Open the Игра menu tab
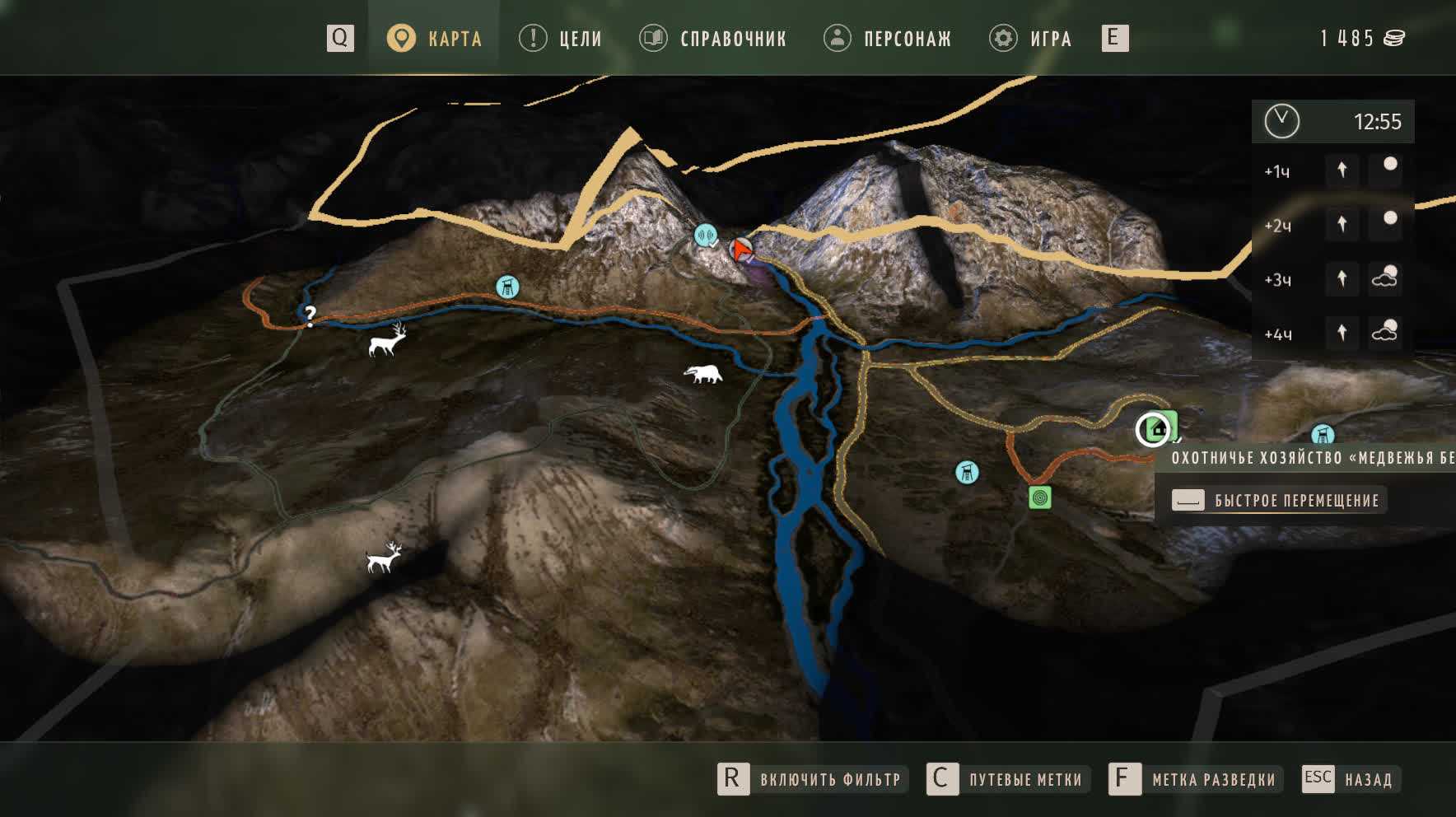The image size is (1456, 817). tap(1031, 39)
